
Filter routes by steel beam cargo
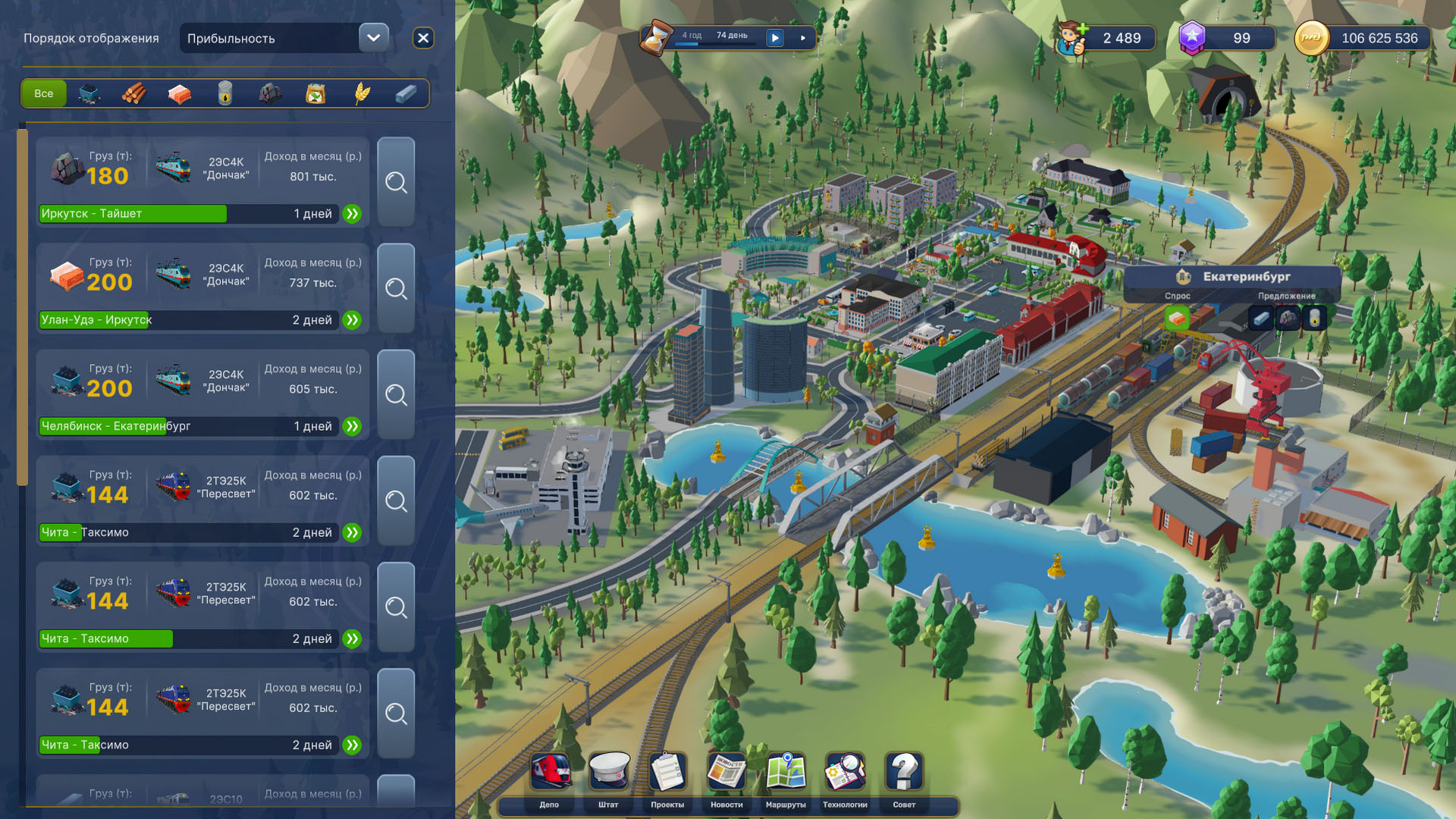coord(406,93)
